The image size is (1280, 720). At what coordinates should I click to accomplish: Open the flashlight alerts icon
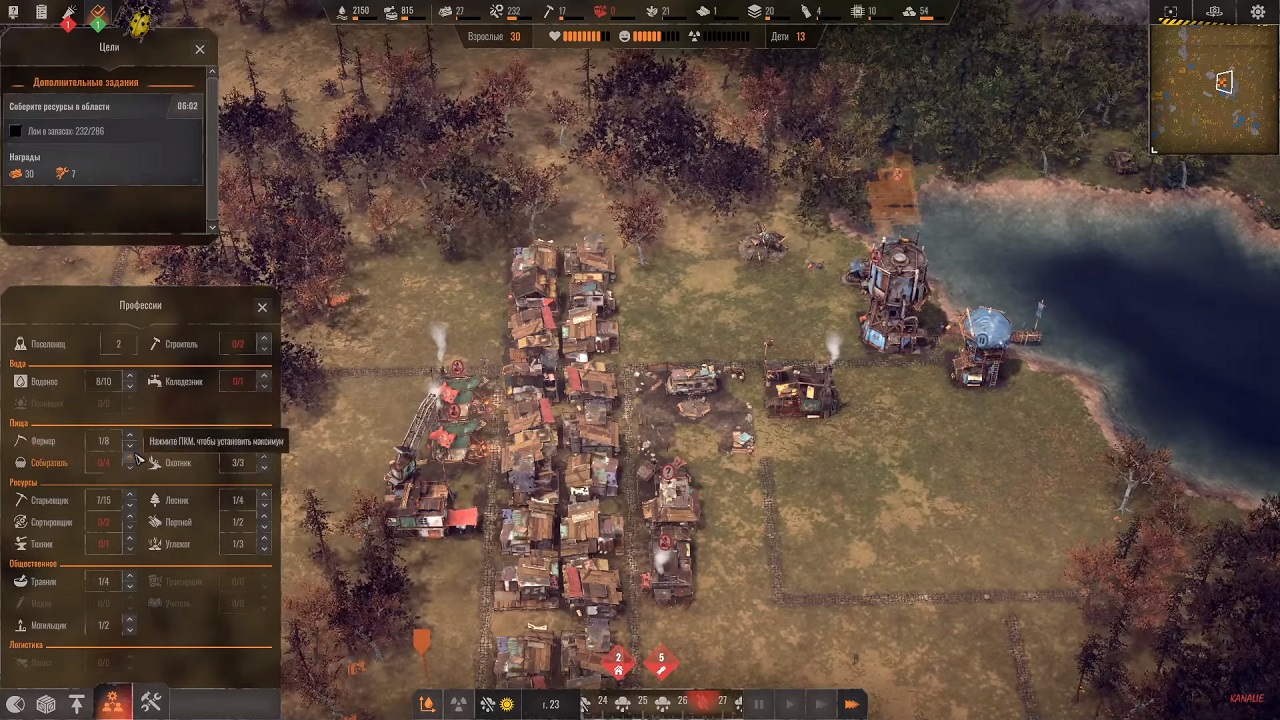(x=69, y=15)
